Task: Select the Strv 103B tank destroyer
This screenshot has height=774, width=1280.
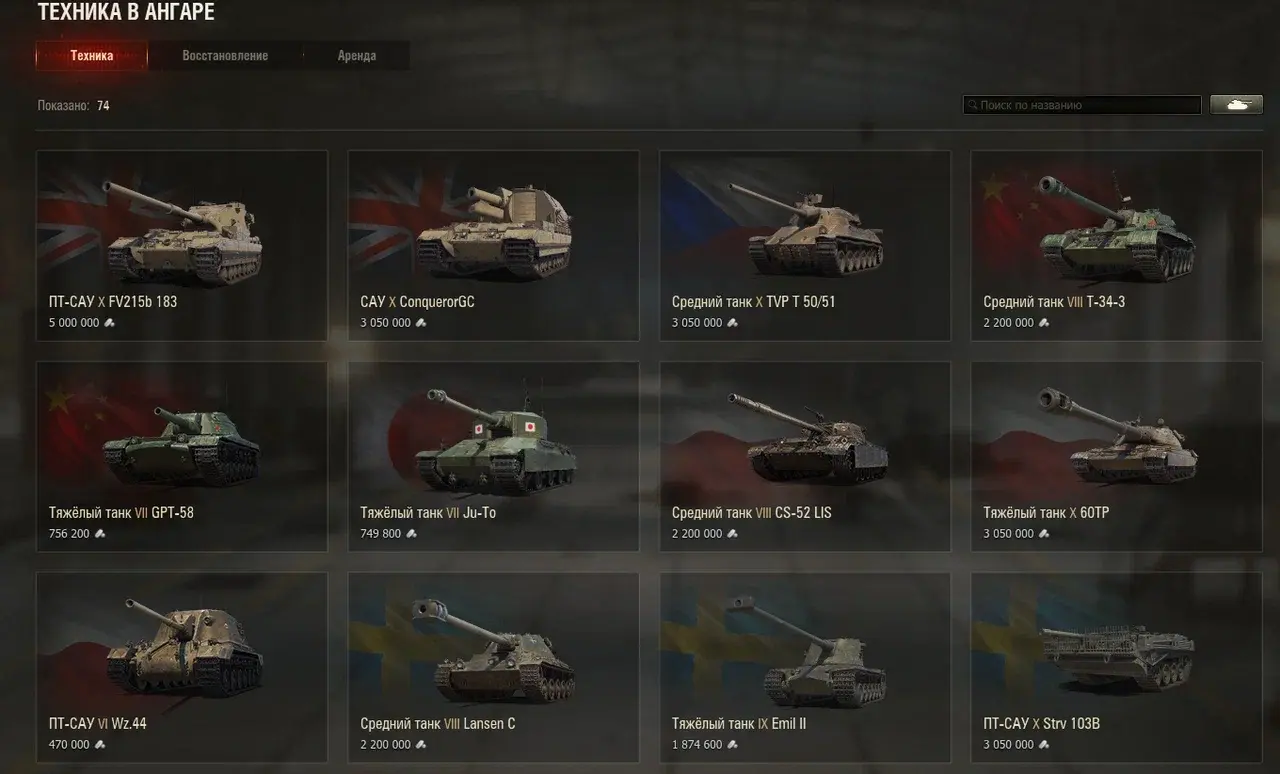Action: (1116, 667)
